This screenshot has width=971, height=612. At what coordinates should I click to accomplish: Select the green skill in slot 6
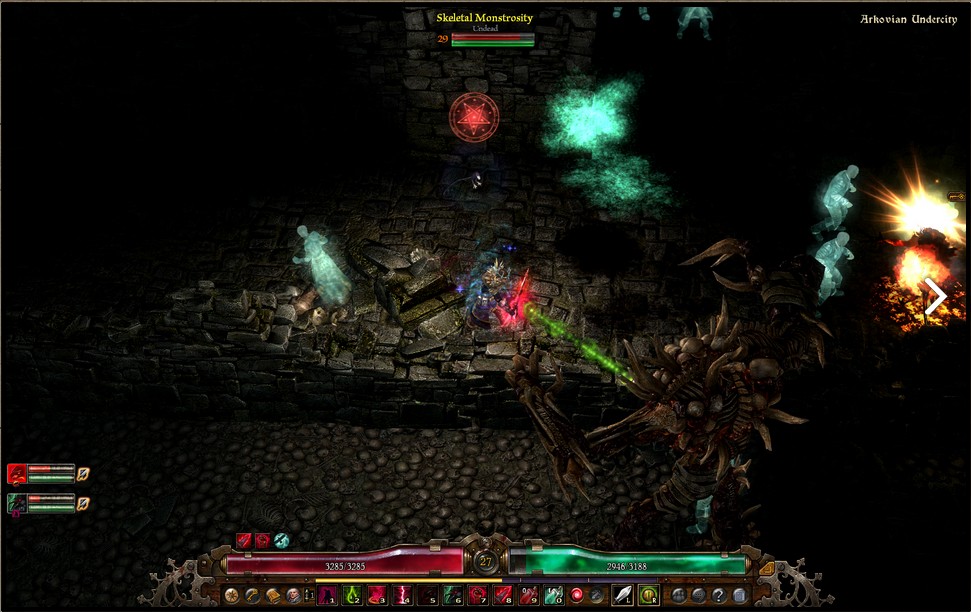pyautogui.click(x=453, y=596)
